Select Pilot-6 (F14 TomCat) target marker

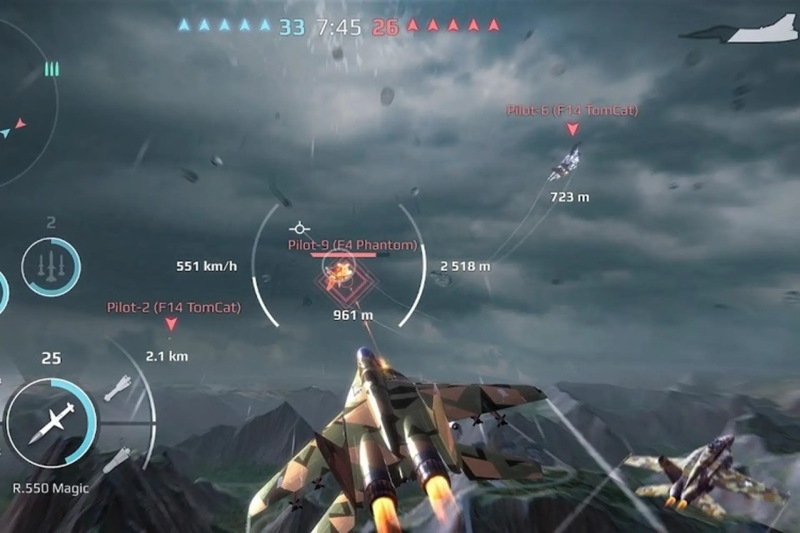[x=572, y=130]
